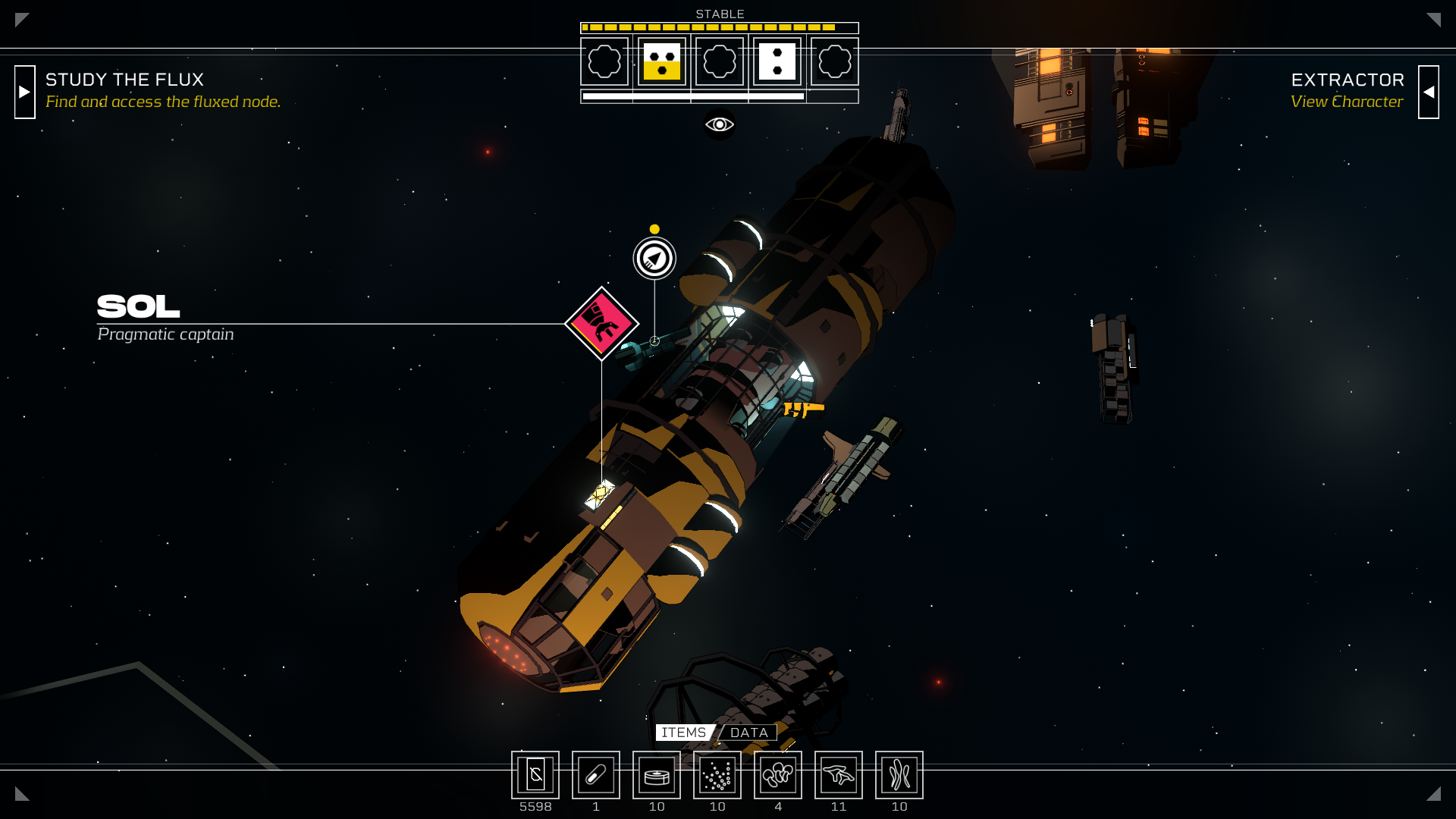Select the yellow three-pip die
This screenshot has height=819, width=1456.
click(x=661, y=61)
